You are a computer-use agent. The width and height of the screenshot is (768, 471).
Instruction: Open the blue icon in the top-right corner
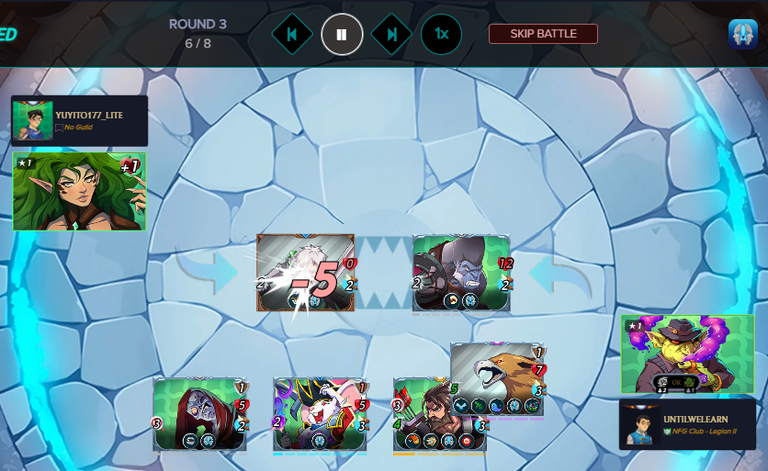pos(742,34)
